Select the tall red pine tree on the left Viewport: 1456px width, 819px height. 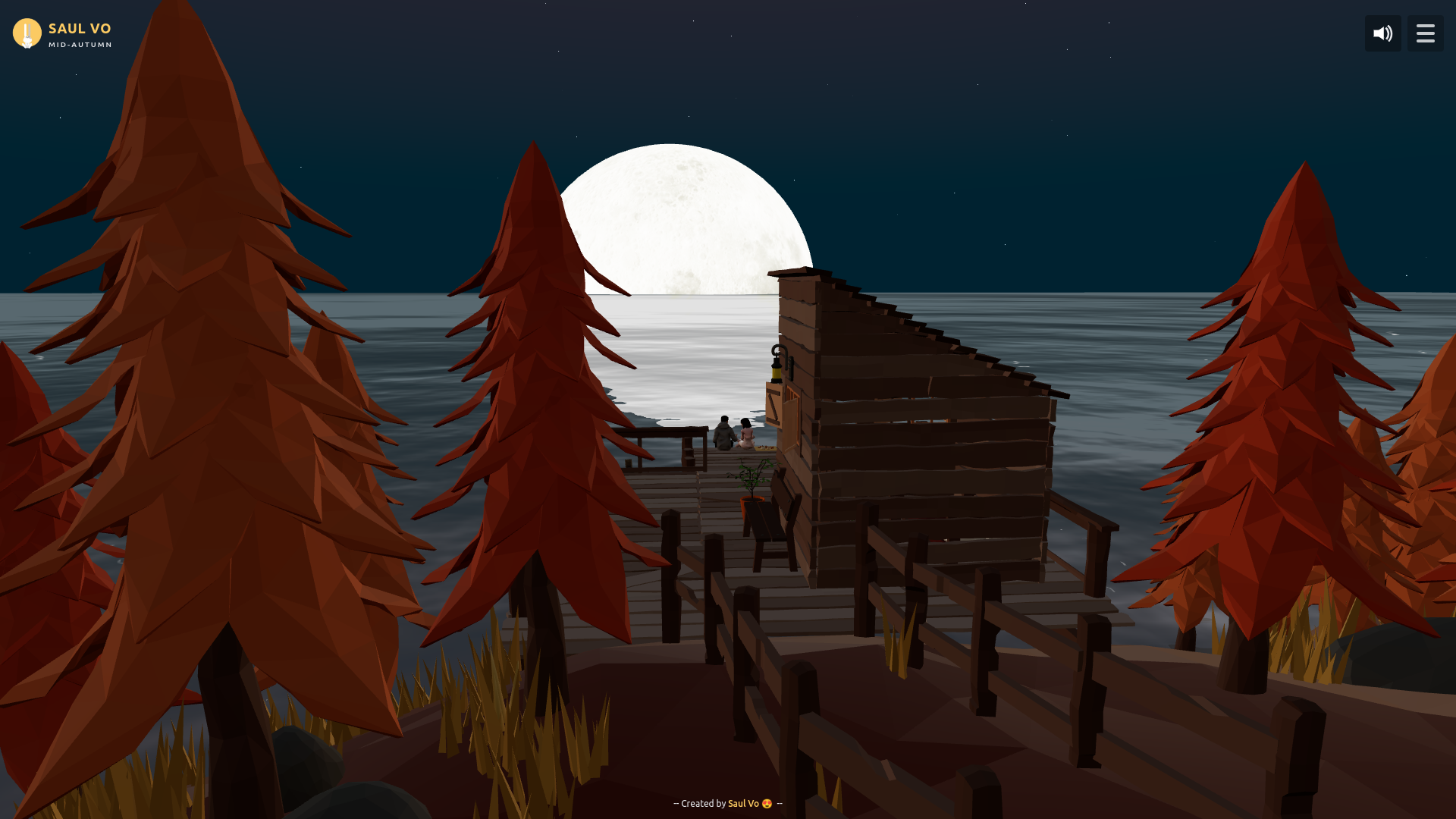coord(205,341)
